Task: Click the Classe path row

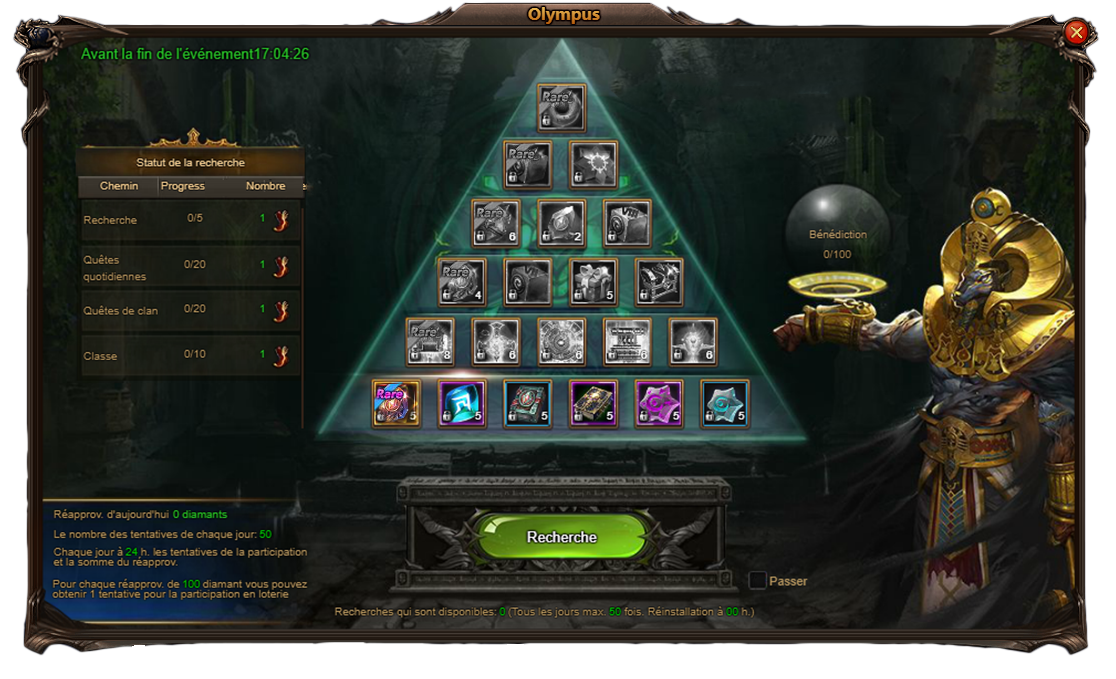Action: tap(190, 356)
